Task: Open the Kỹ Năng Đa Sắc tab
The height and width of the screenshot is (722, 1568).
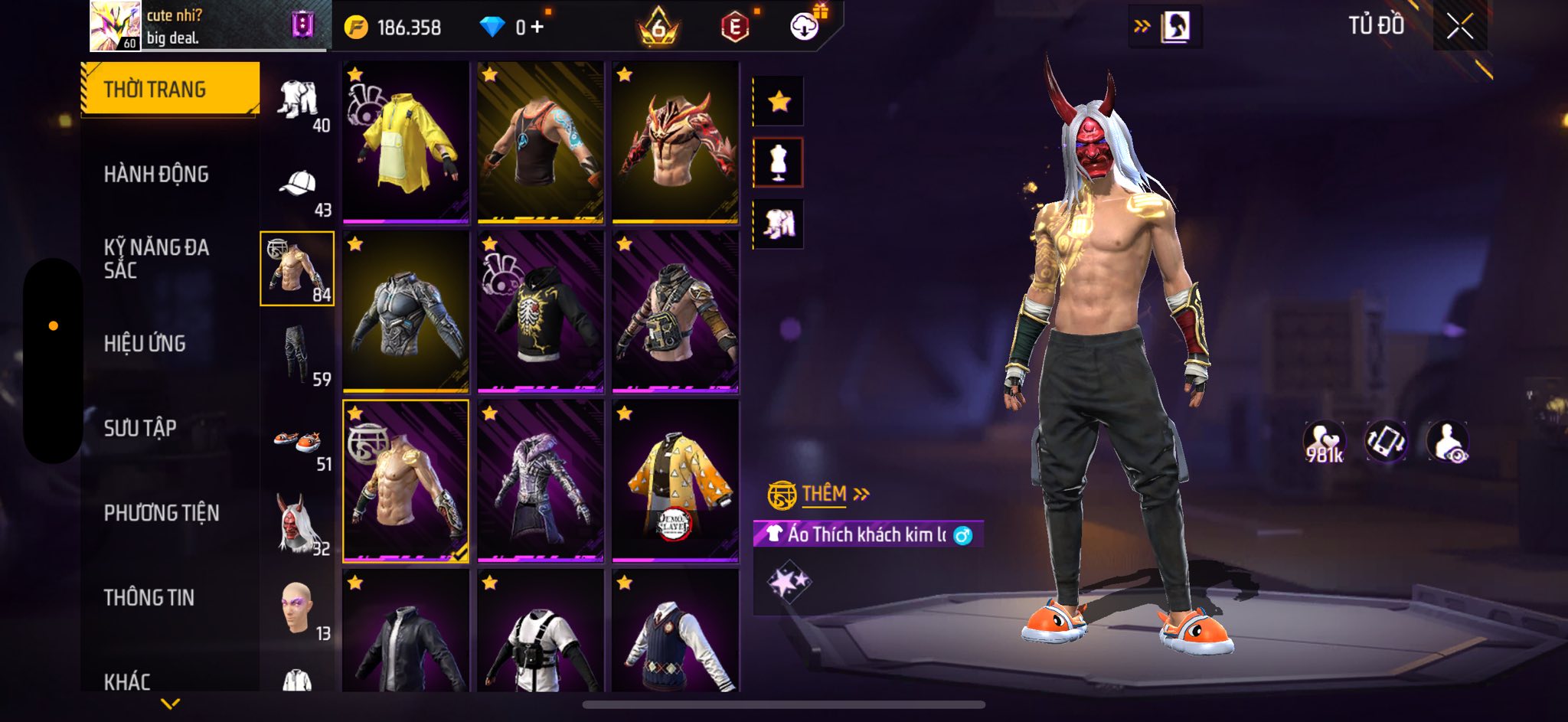Action: (x=156, y=259)
